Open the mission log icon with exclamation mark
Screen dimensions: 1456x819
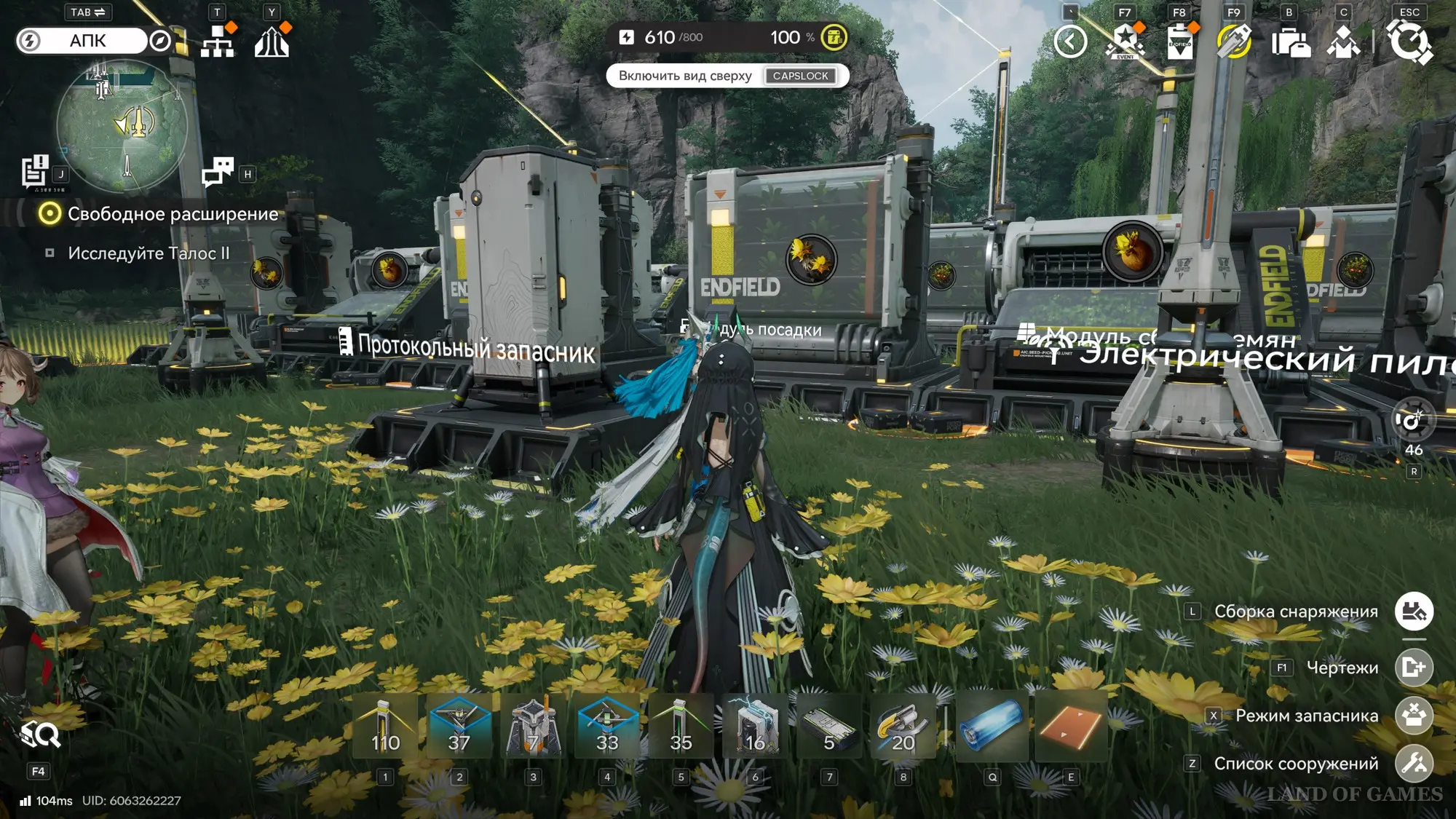34,172
